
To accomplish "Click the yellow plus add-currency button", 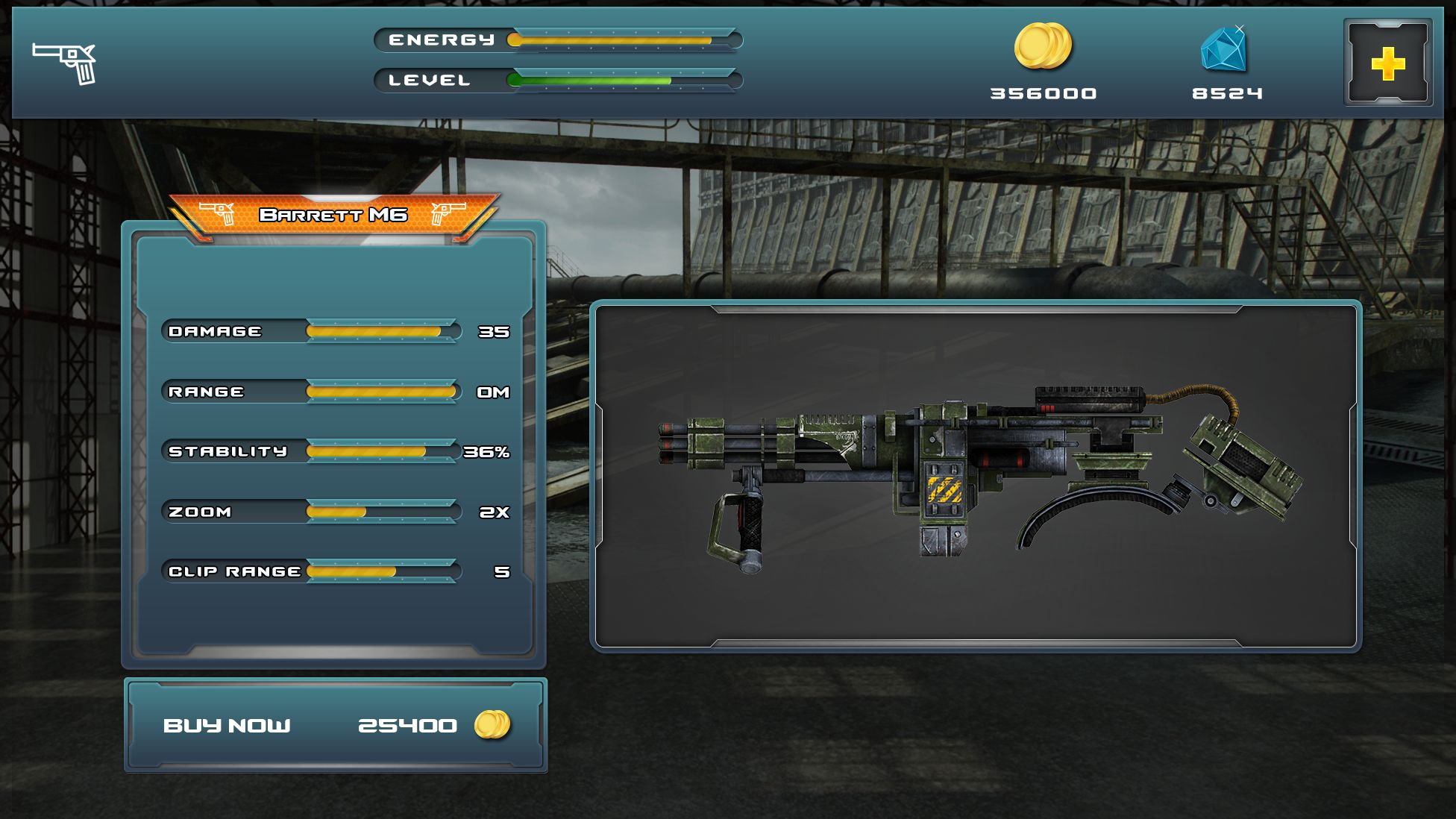I will (1387, 63).
